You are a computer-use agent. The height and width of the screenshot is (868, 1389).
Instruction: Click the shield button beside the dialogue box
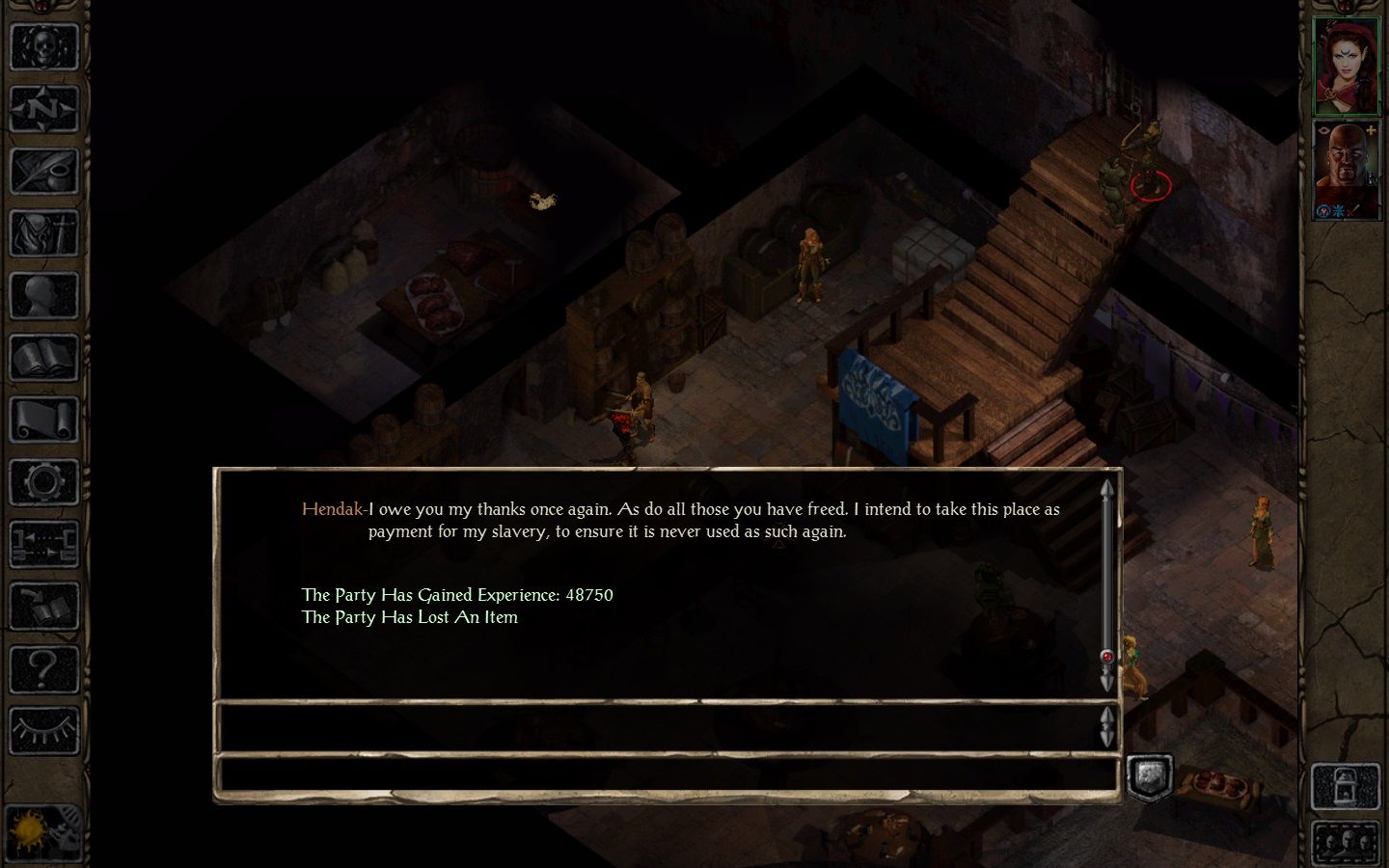click(1149, 776)
